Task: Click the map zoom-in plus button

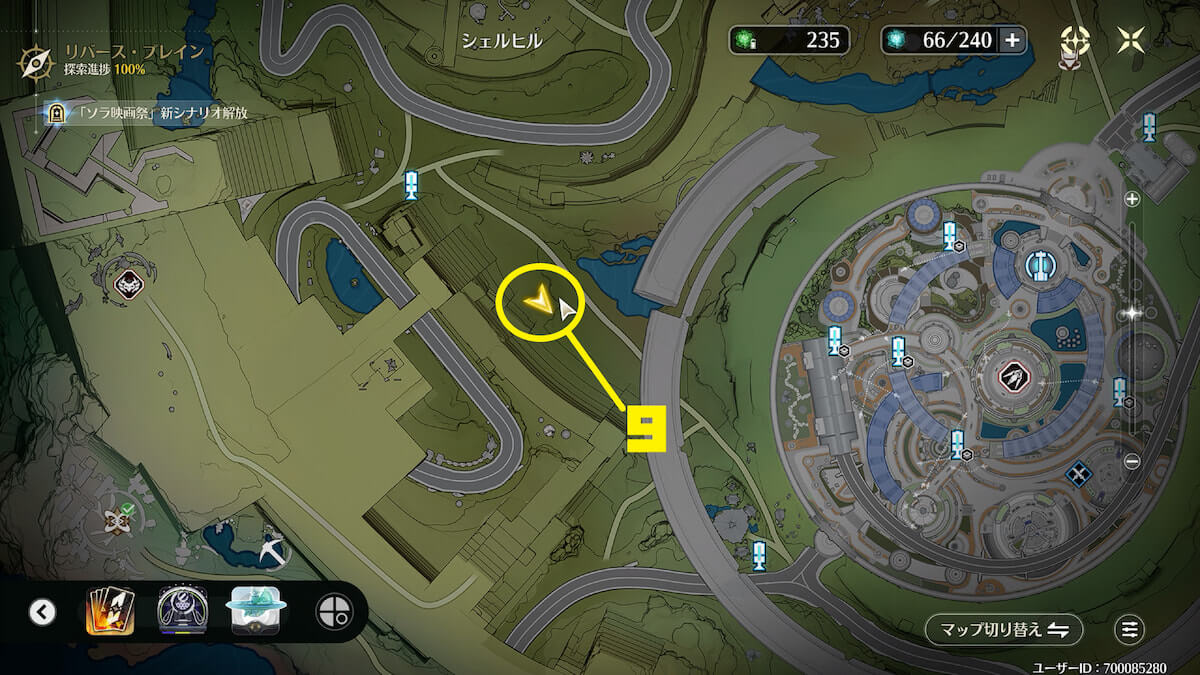Action: point(1132,199)
